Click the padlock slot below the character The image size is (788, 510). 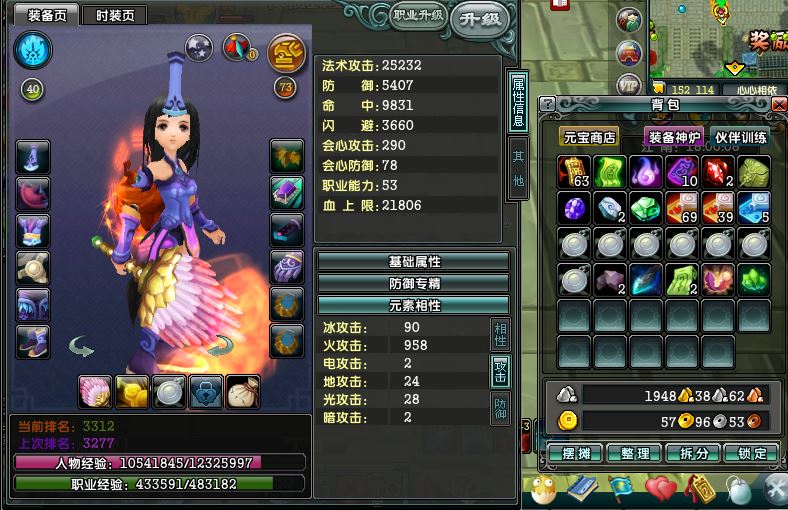coord(206,391)
